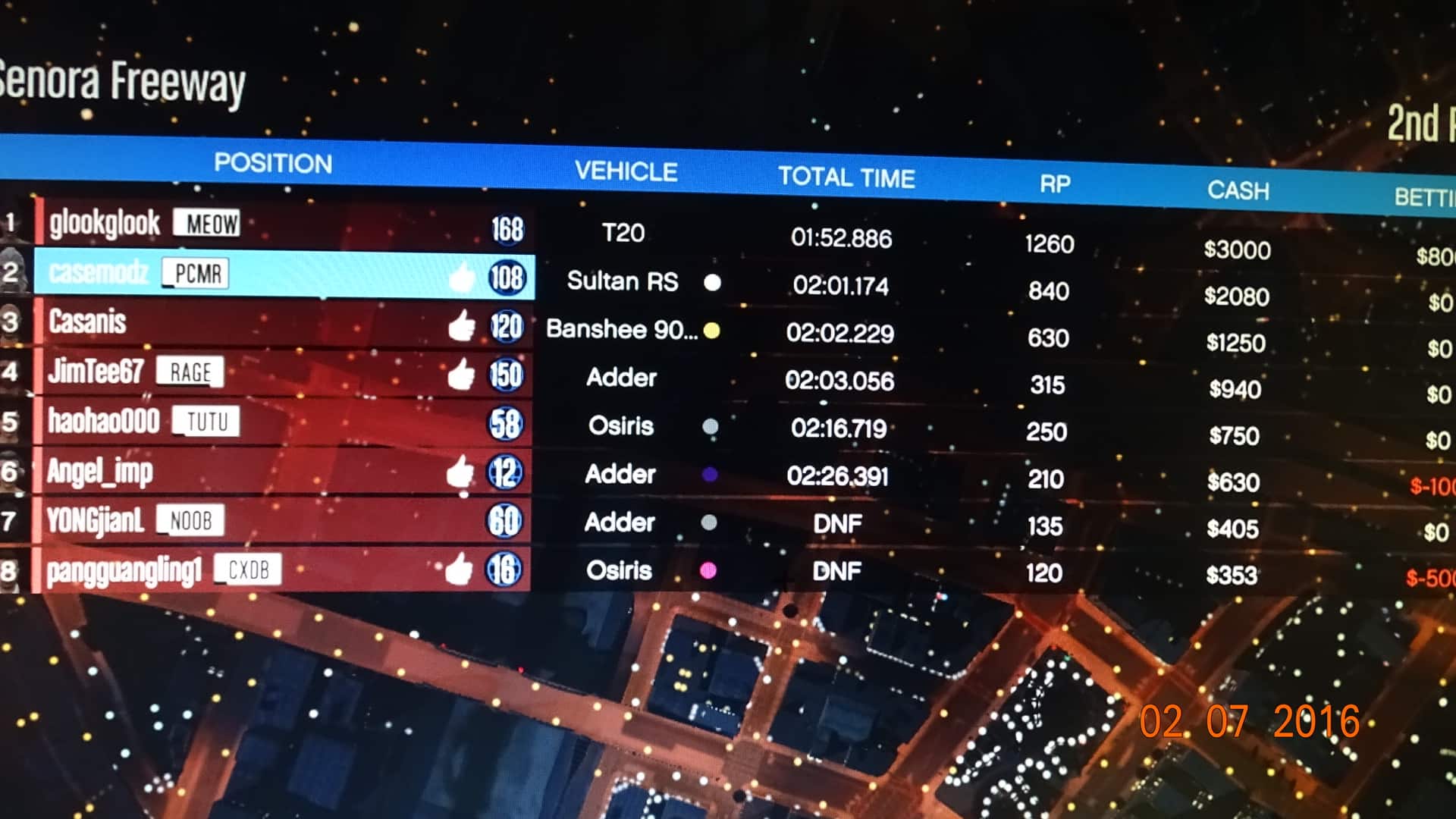Click the POSITION column header
1456x819 pixels.
click(x=275, y=163)
